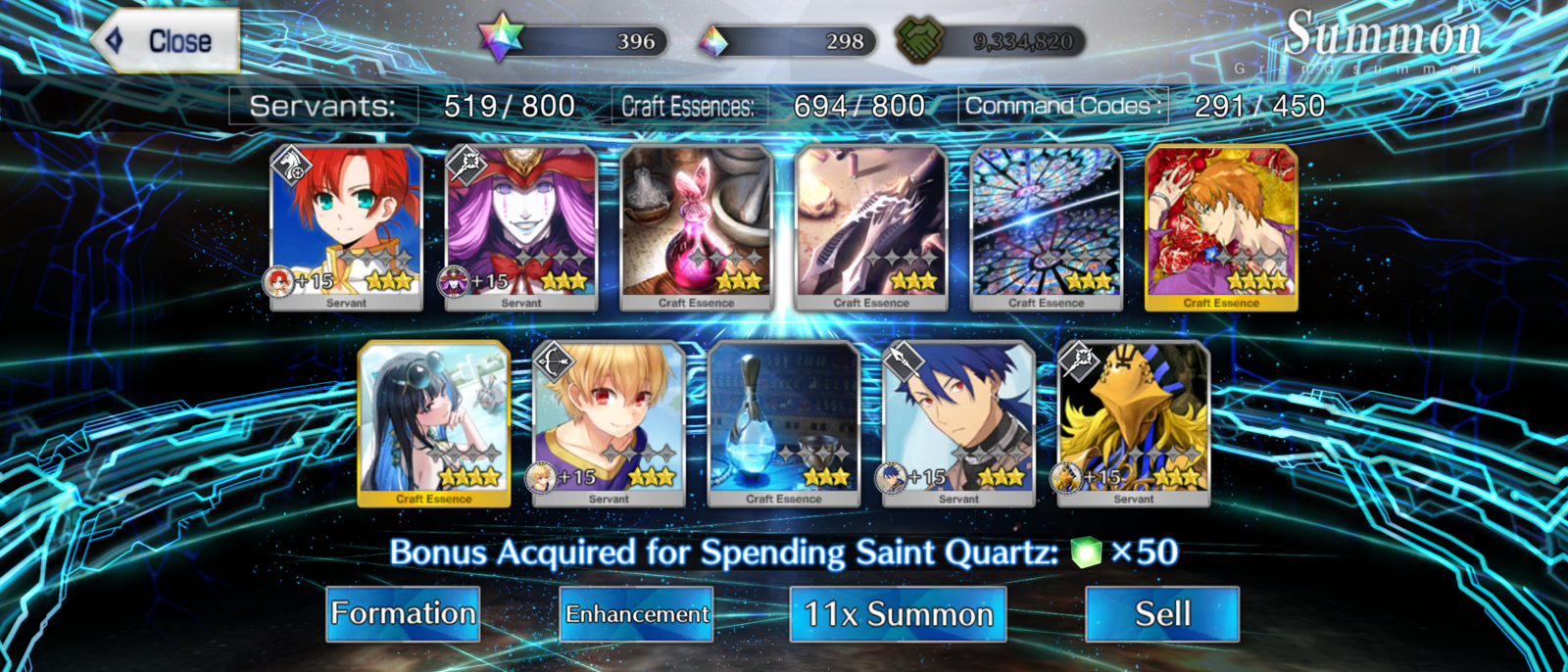Viewport: 1568px width, 672px height.
Task: View the purple-haired jester Caster servant card
Action: (521, 227)
